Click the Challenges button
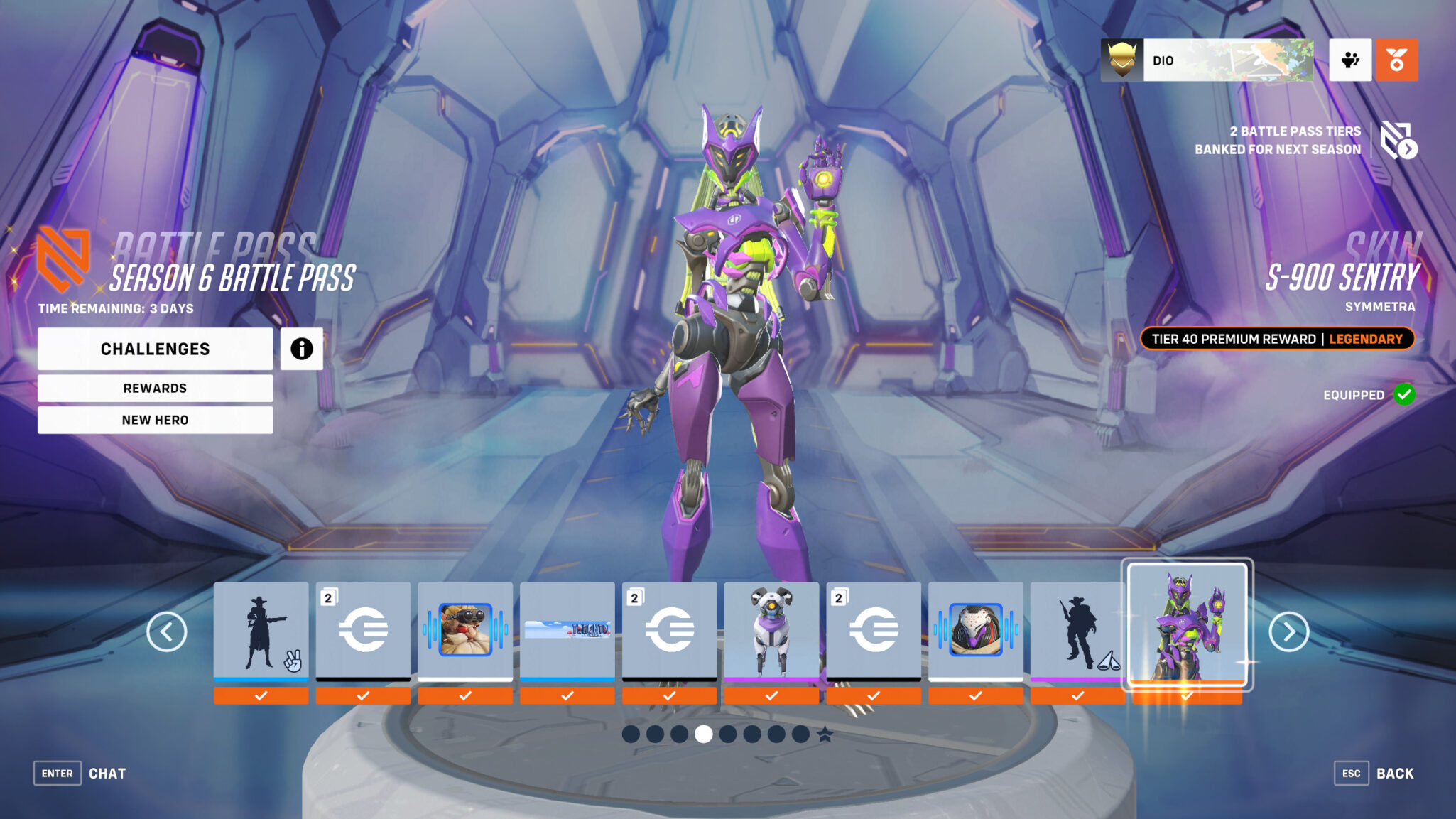Image resolution: width=1456 pixels, height=819 pixels. (155, 349)
